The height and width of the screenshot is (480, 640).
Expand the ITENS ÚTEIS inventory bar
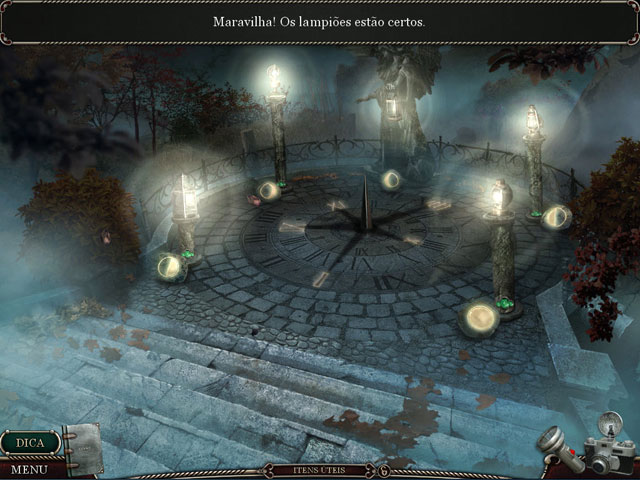pyautogui.click(x=319, y=469)
